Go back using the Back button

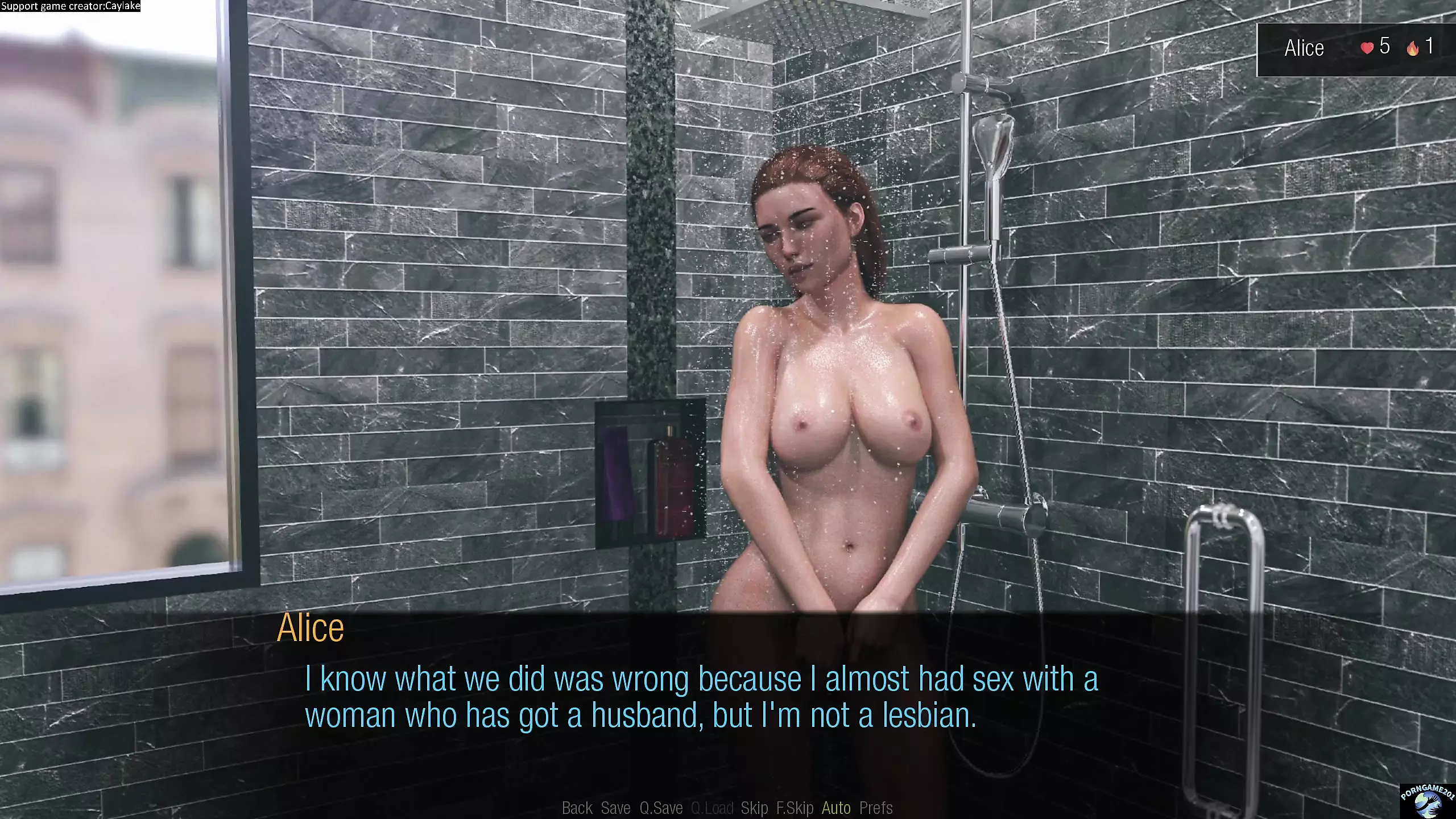(x=577, y=808)
